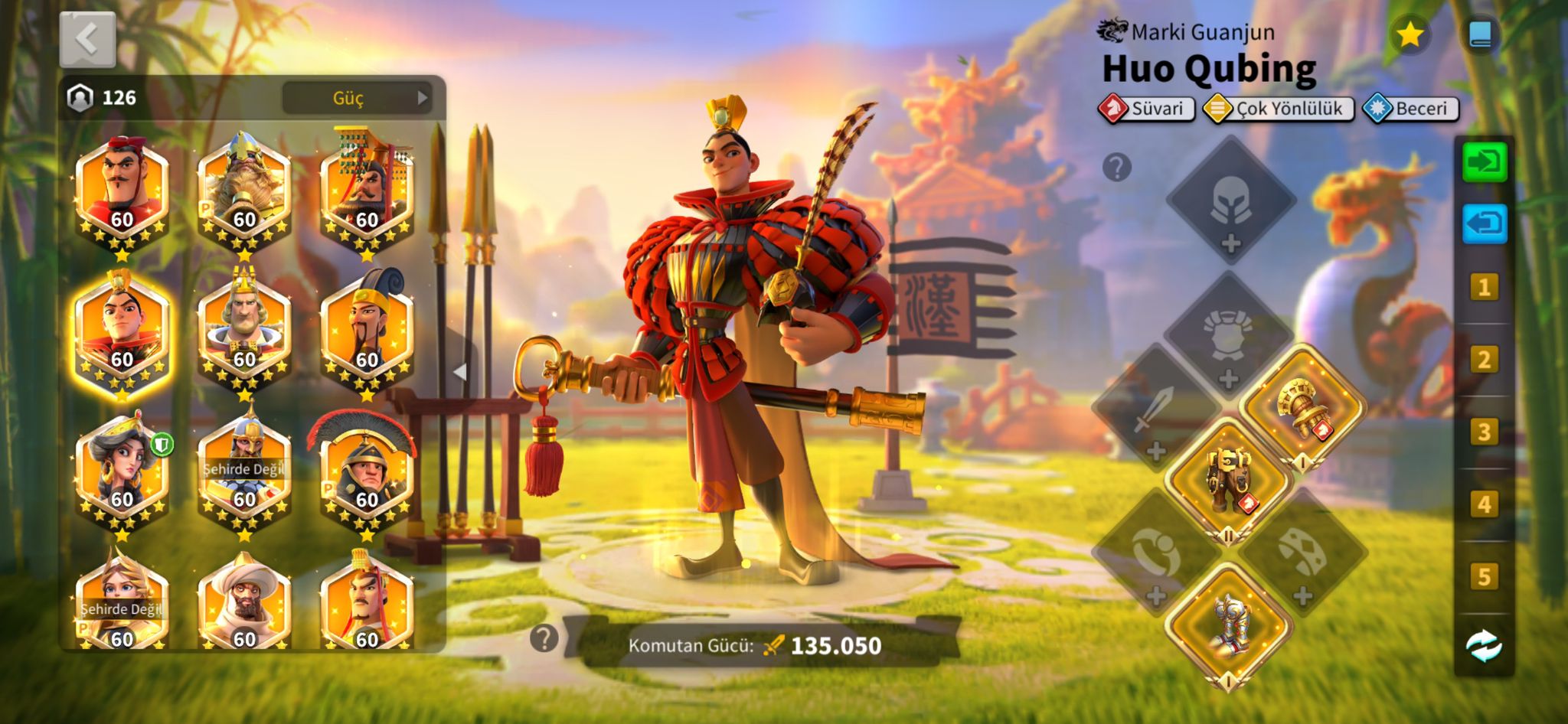Screen dimensions: 1568x724
Task: Select the empty helmet equipment slot
Action: pos(1230,201)
